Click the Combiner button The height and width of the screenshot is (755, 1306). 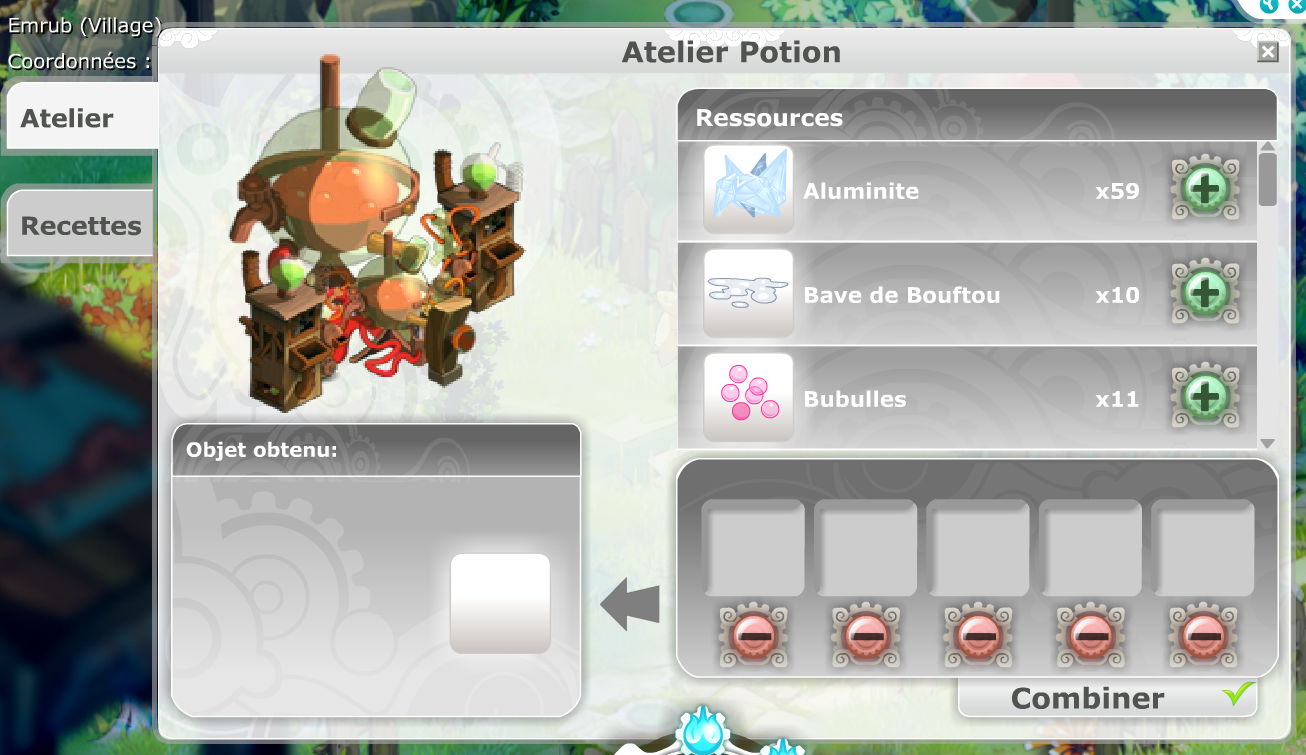(1107, 698)
